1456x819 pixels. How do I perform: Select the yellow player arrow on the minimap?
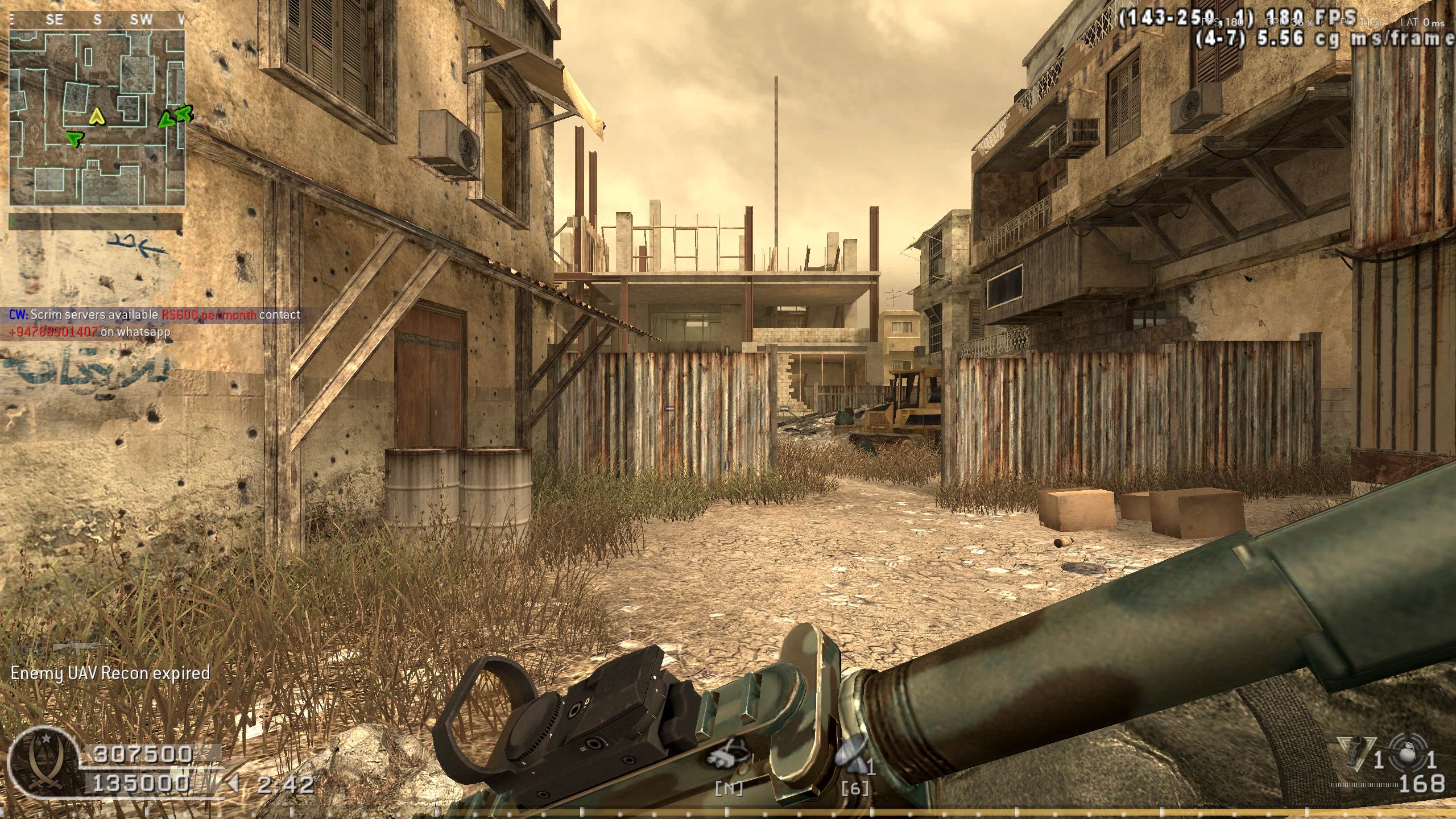[97, 117]
